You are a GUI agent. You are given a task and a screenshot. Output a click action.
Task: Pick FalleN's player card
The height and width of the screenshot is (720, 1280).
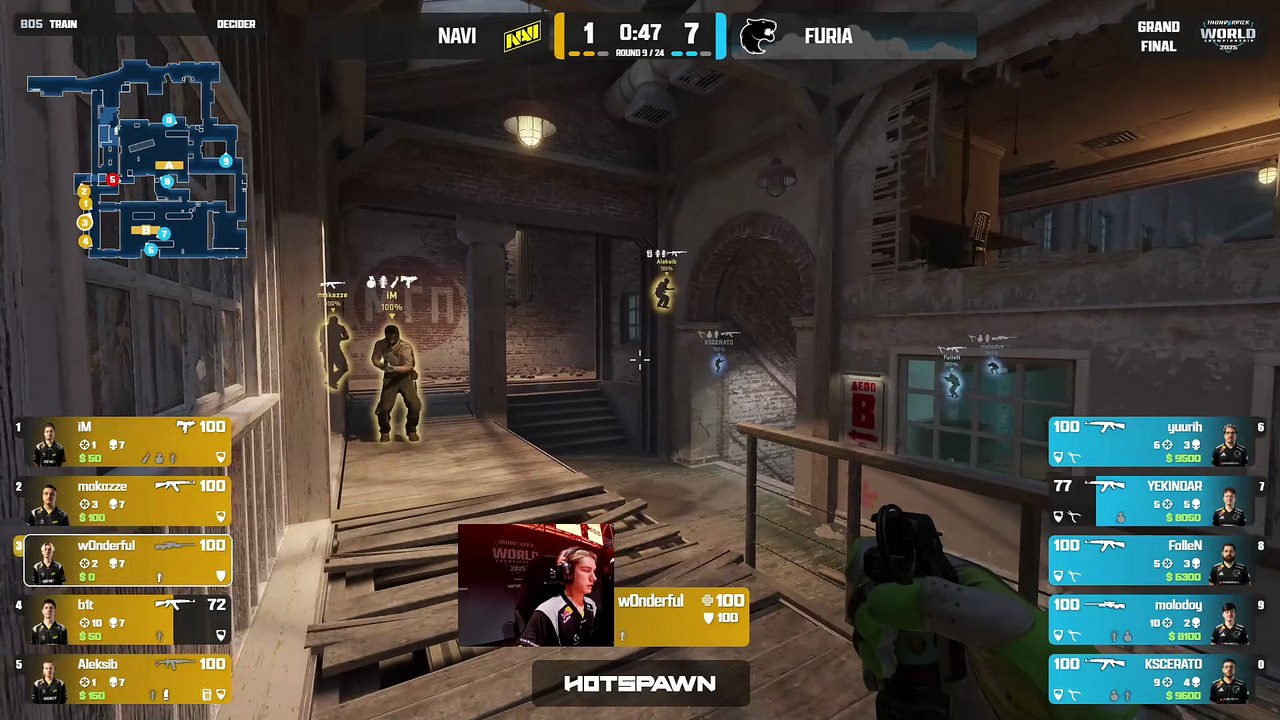coord(1150,560)
